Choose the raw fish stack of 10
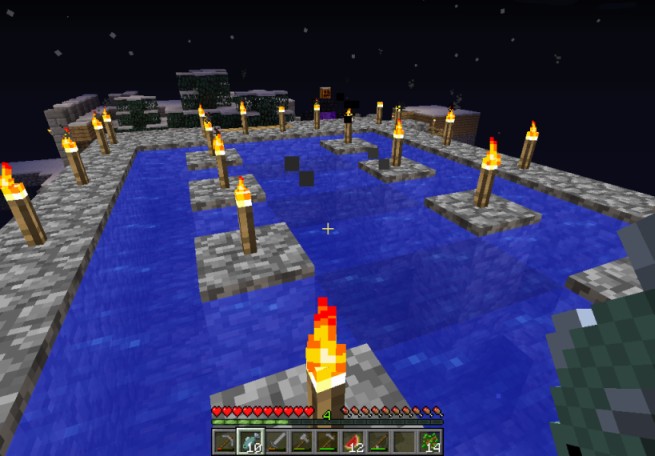Viewport: 655px width, 456px height. point(250,441)
